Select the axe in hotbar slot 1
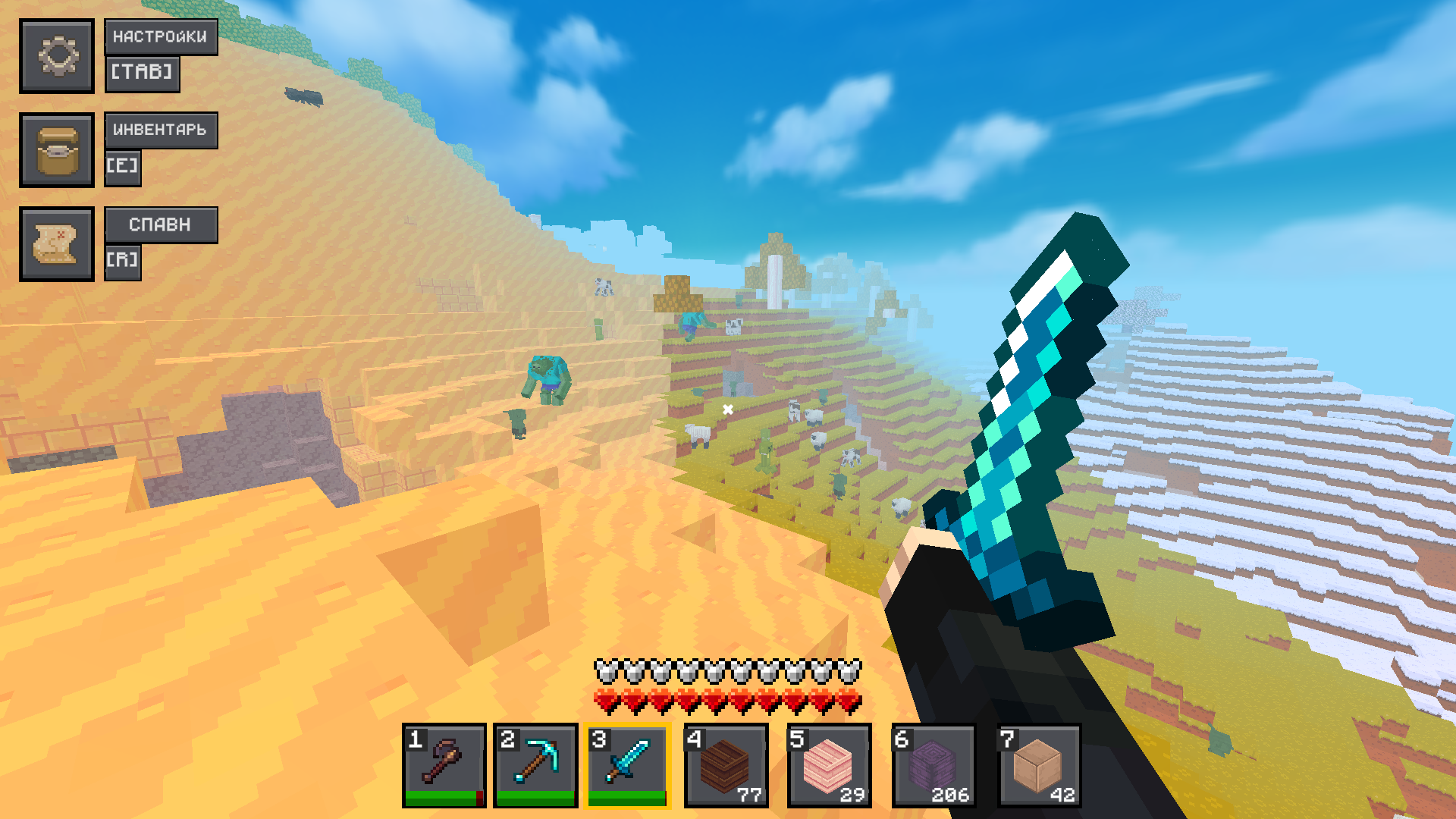Image resolution: width=1456 pixels, height=819 pixels. tap(443, 764)
